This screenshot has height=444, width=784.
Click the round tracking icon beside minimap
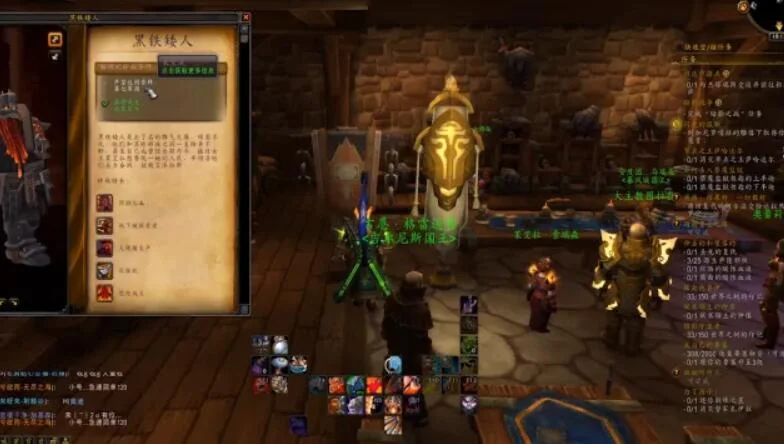[x=743, y=7]
